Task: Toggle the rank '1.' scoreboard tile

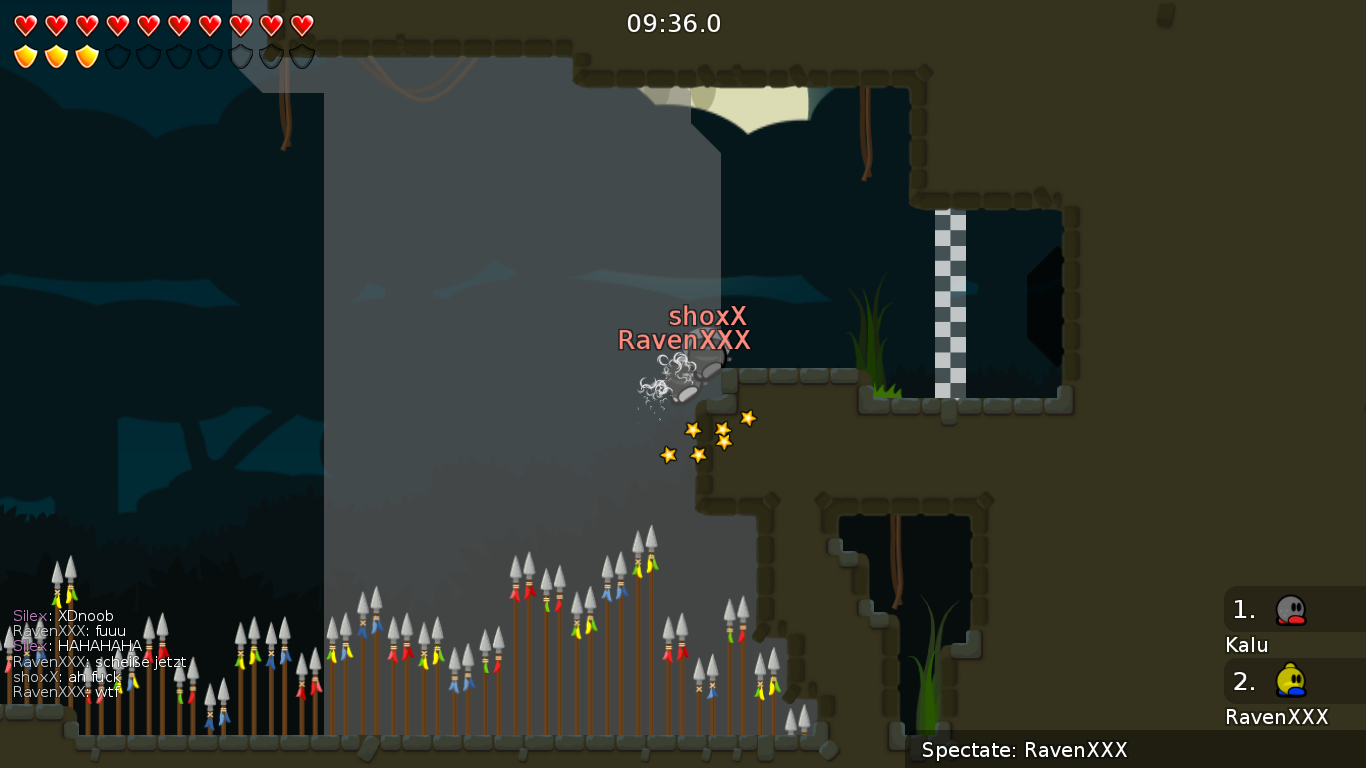Action: click(x=1243, y=608)
